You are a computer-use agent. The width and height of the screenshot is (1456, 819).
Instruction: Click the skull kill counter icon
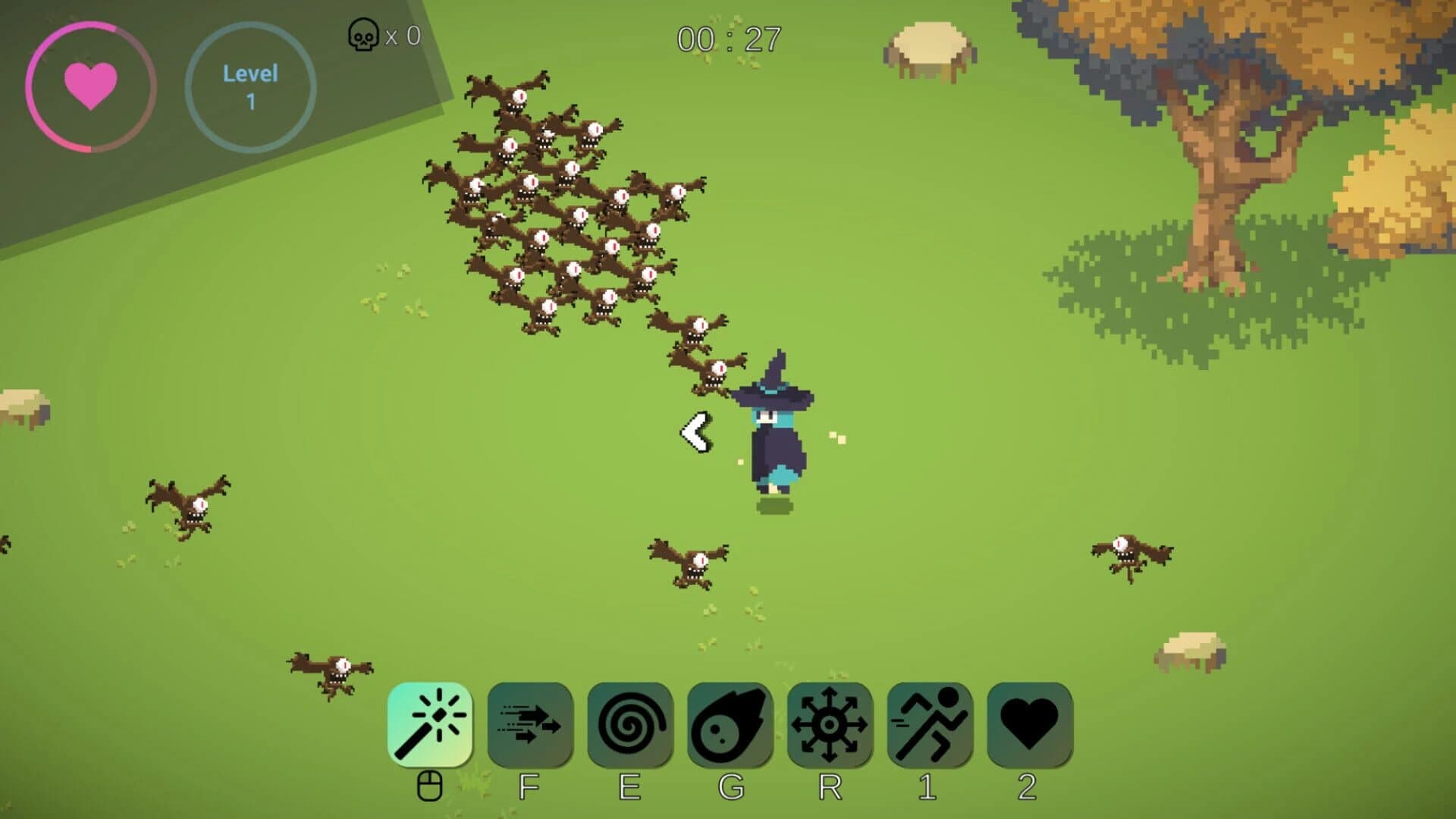[362, 36]
